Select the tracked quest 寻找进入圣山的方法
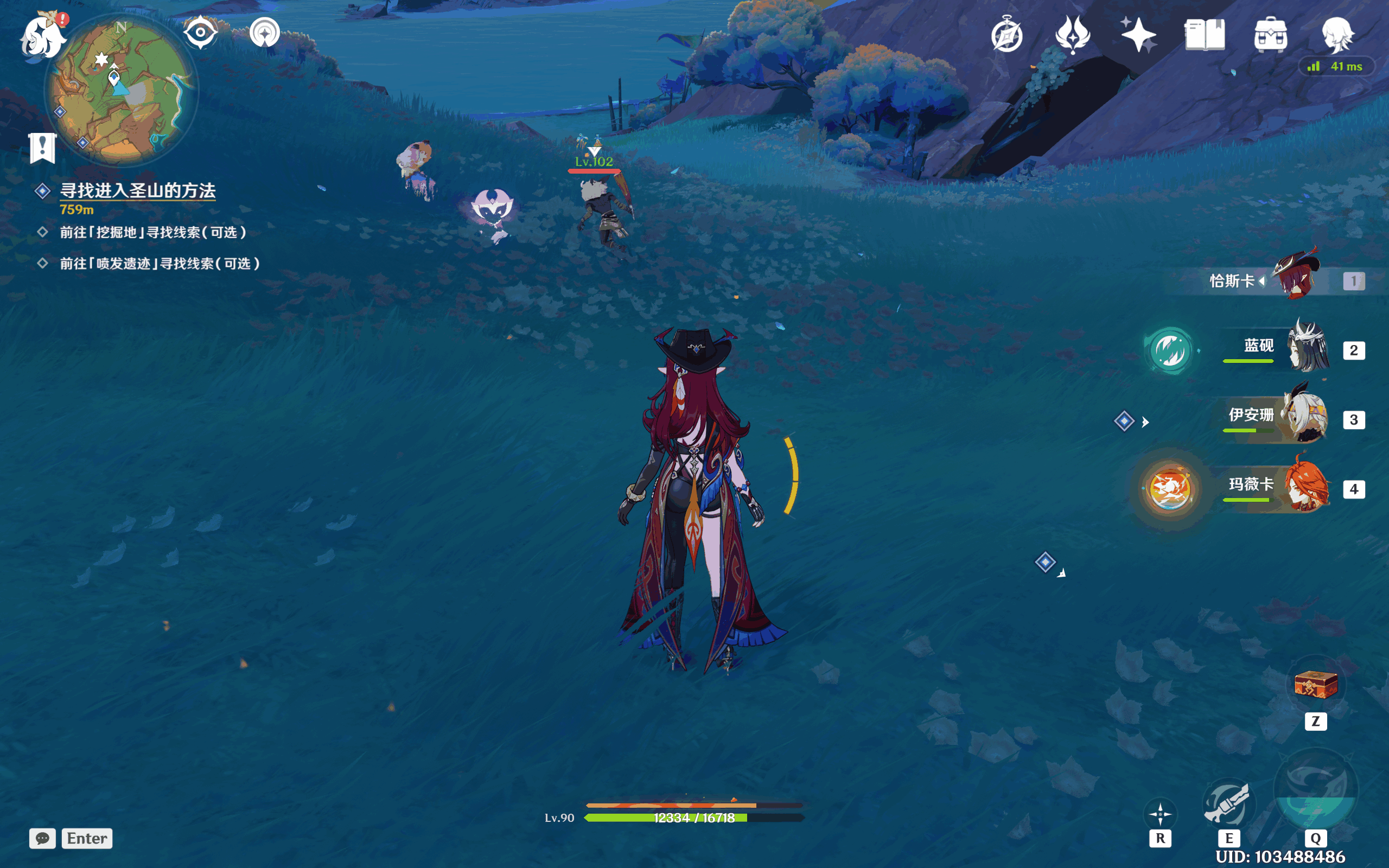The image size is (1389, 868). click(138, 190)
